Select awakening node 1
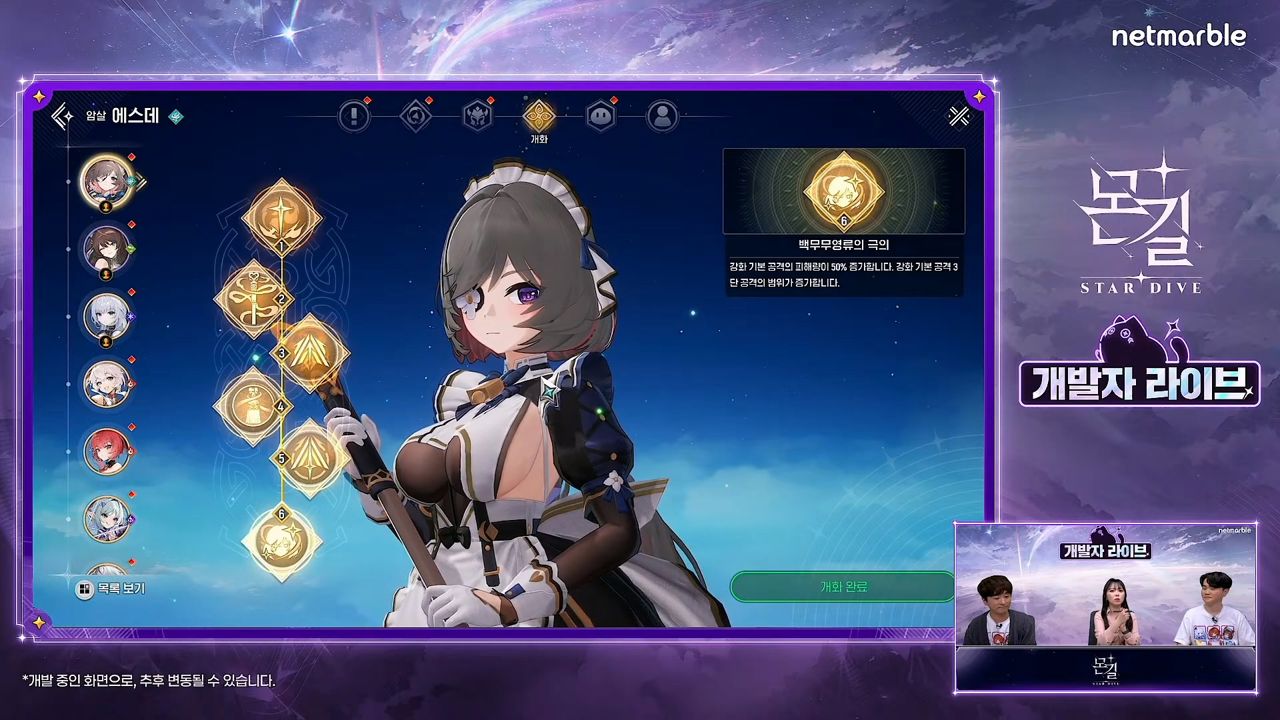1280x720 pixels. click(282, 216)
